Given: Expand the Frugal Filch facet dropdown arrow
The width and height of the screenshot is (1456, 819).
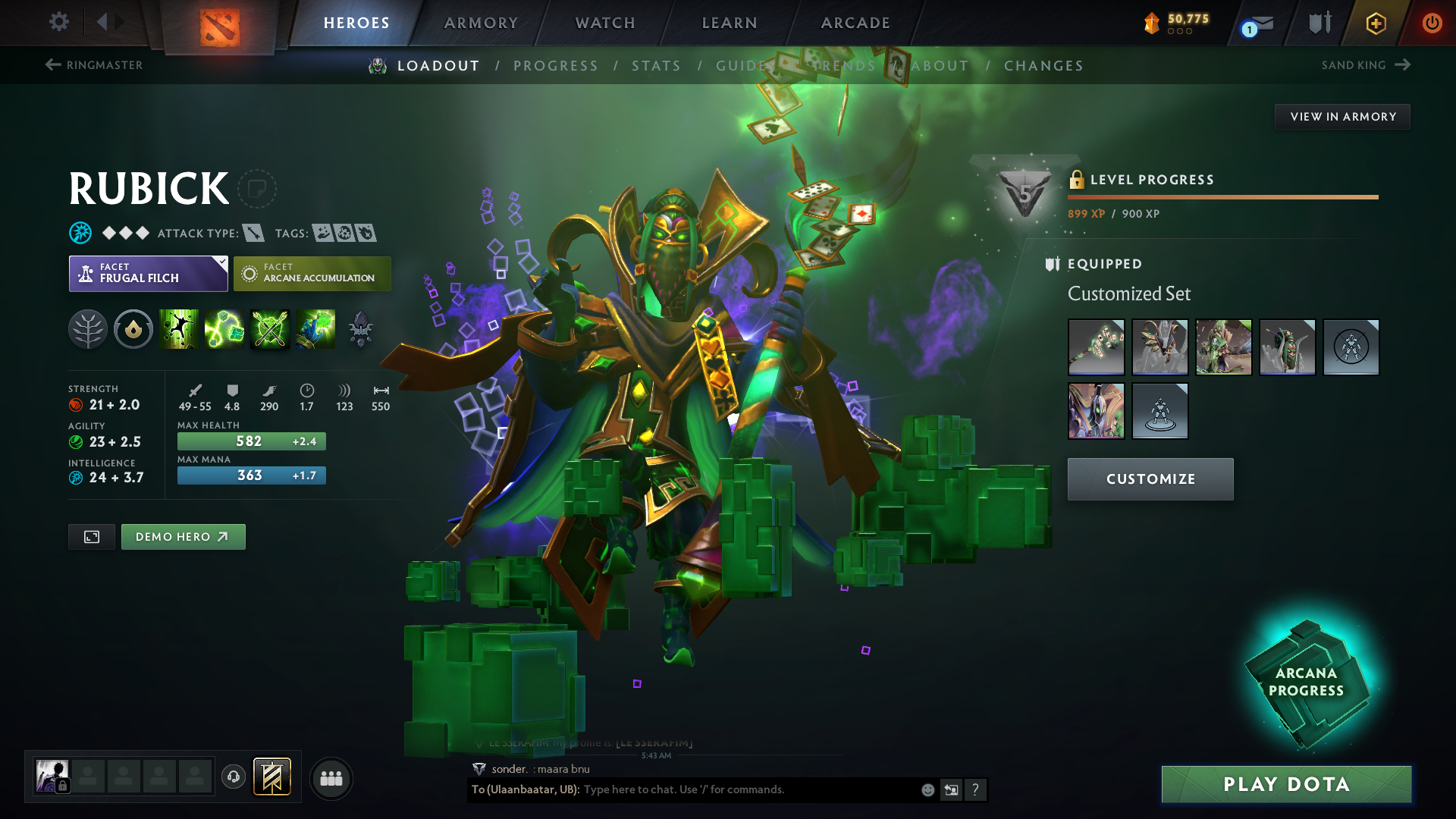Looking at the screenshot, I should point(221,265).
